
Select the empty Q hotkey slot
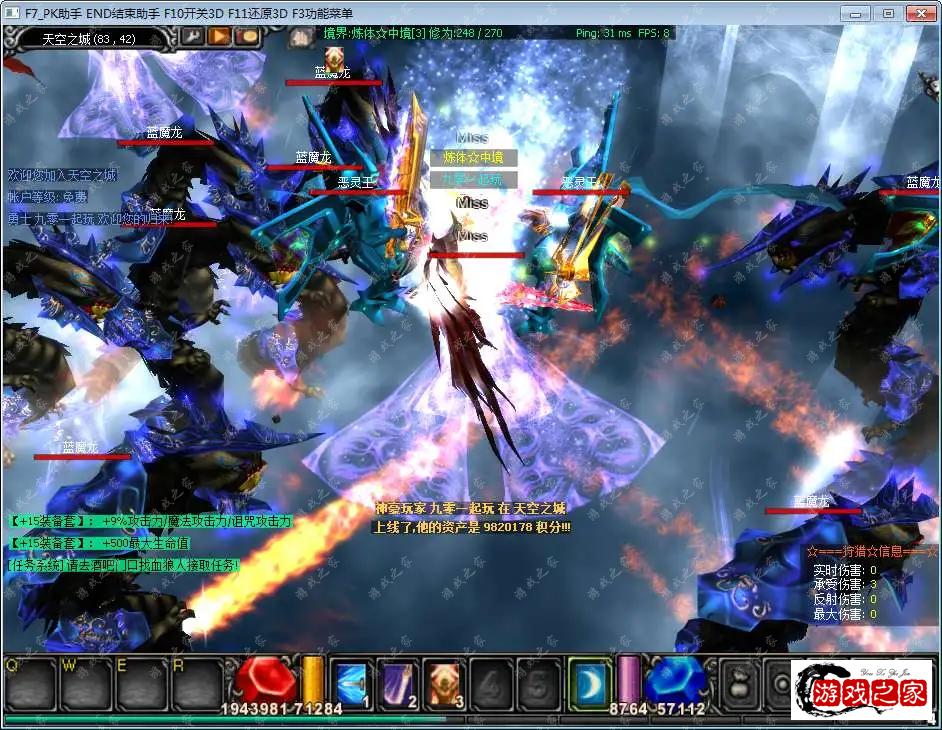(28, 683)
